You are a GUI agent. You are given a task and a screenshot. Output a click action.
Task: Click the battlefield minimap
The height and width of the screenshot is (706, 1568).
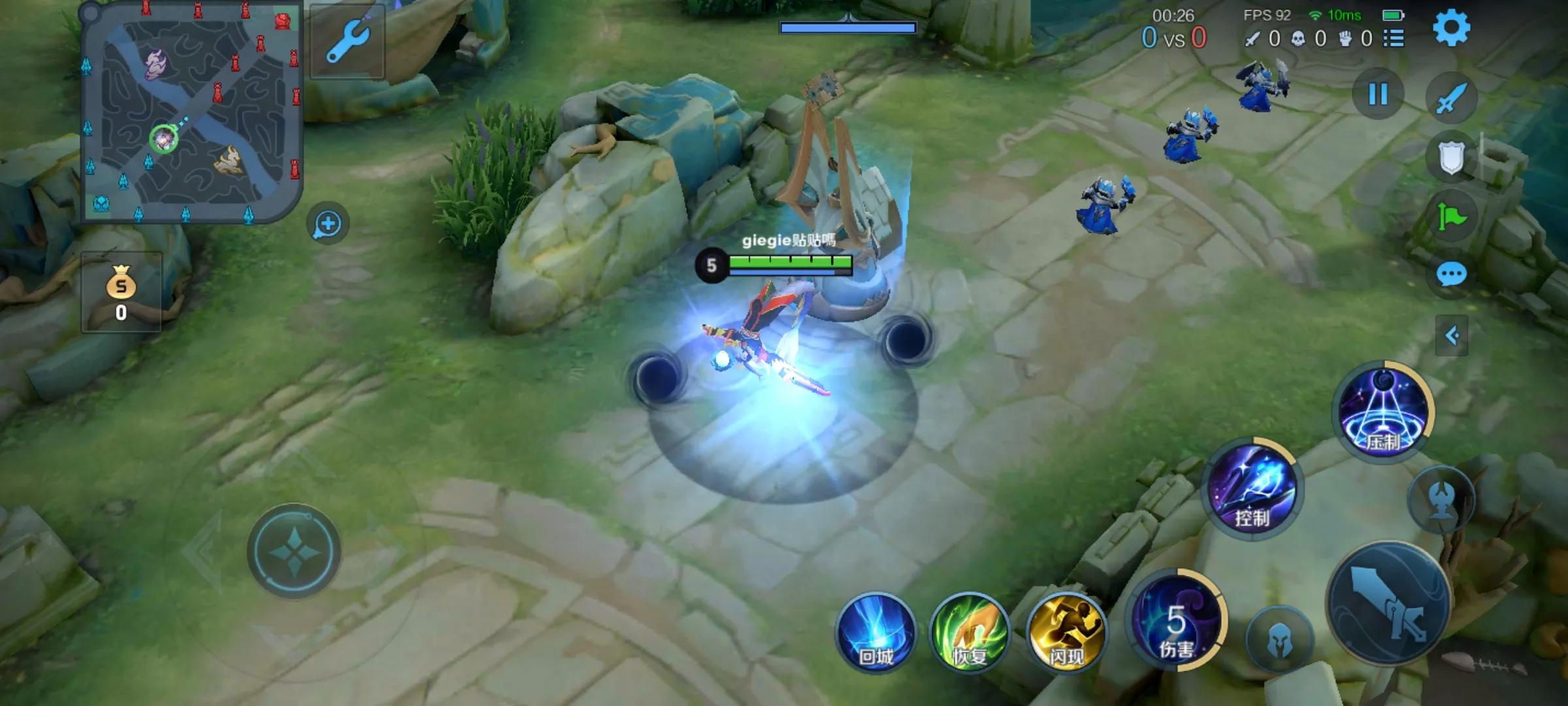(x=191, y=112)
